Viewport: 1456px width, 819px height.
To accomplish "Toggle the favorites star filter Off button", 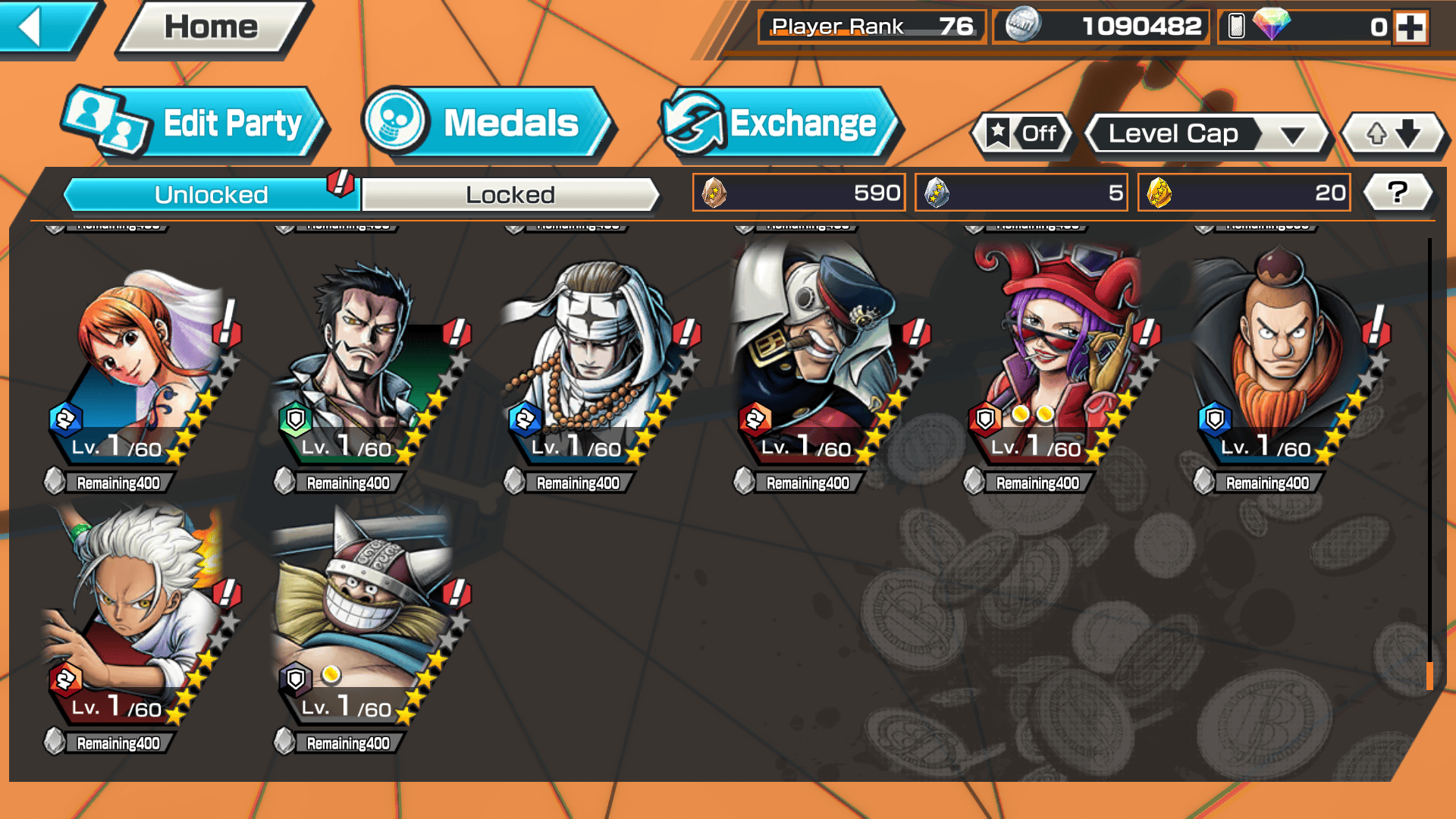I will coord(1022,134).
